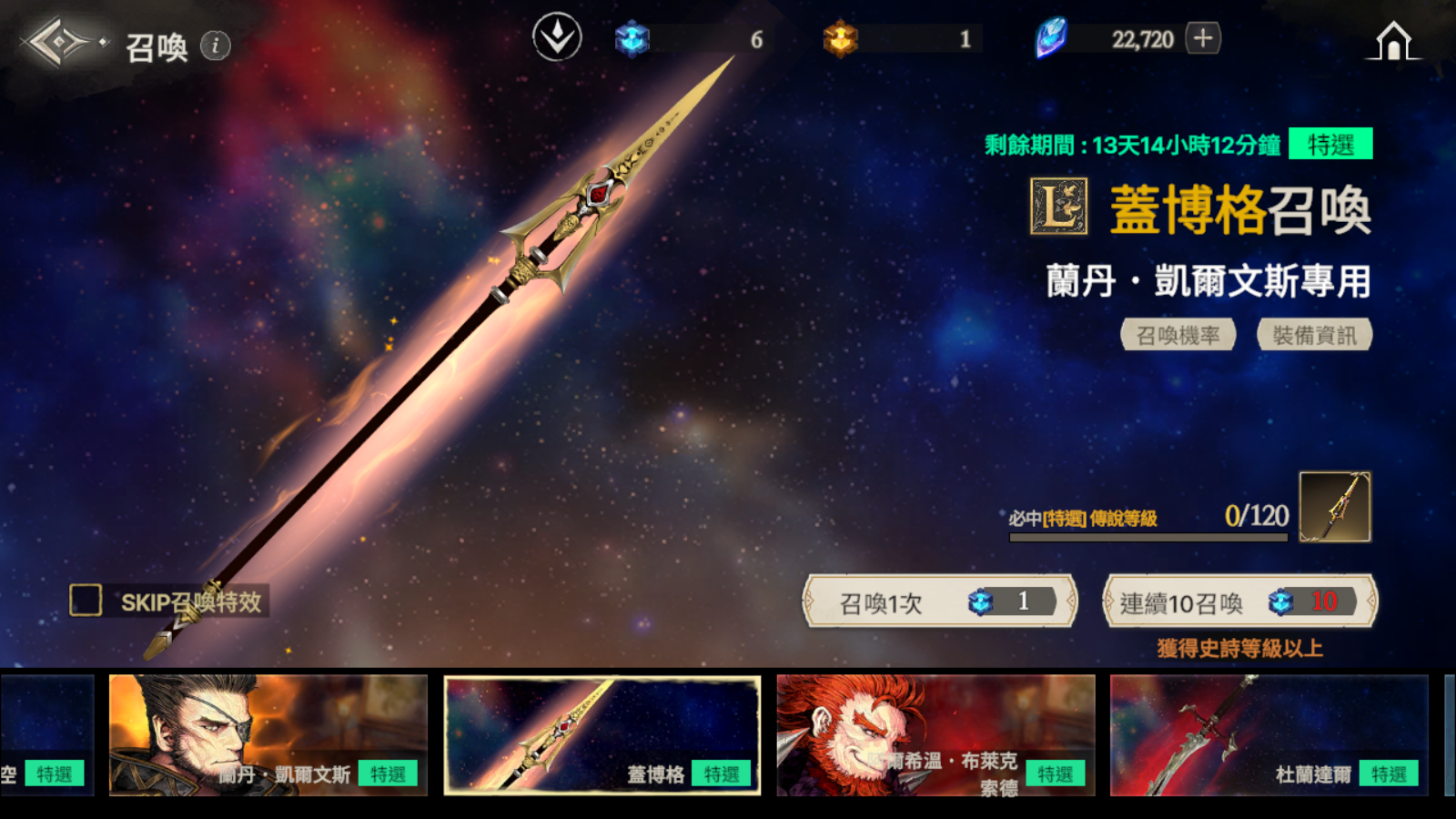Perform 連續10召喚 ten-pull
The image size is (1456, 819).
tap(1239, 602)
